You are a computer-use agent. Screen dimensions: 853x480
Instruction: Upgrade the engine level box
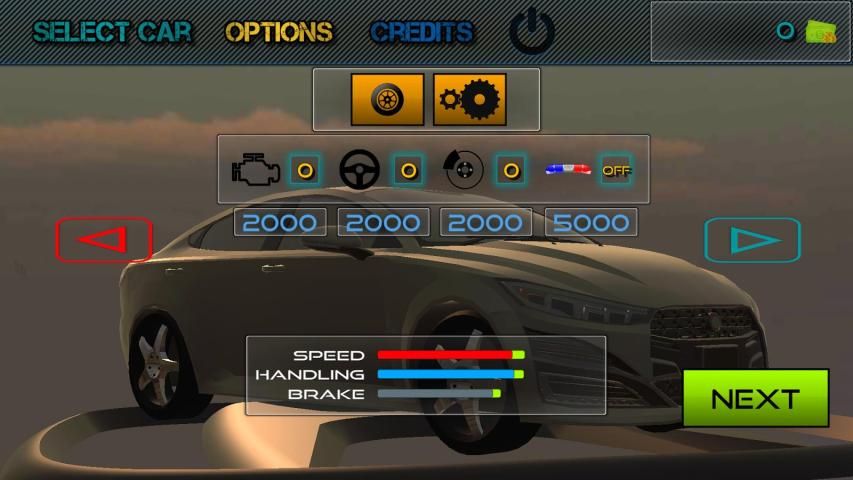tap(306, 170)
